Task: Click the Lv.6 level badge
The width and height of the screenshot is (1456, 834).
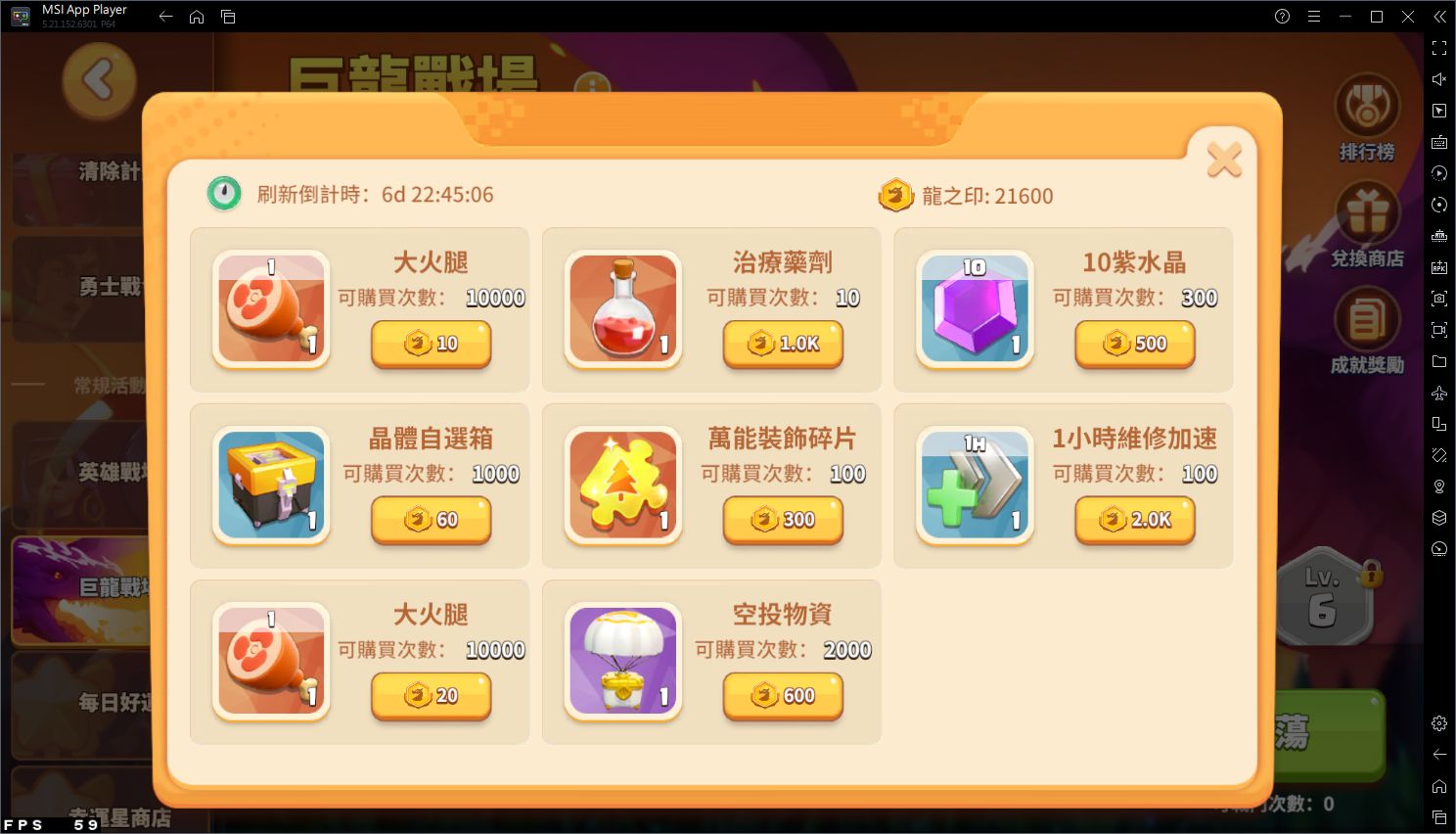Action: (1323, 599)
